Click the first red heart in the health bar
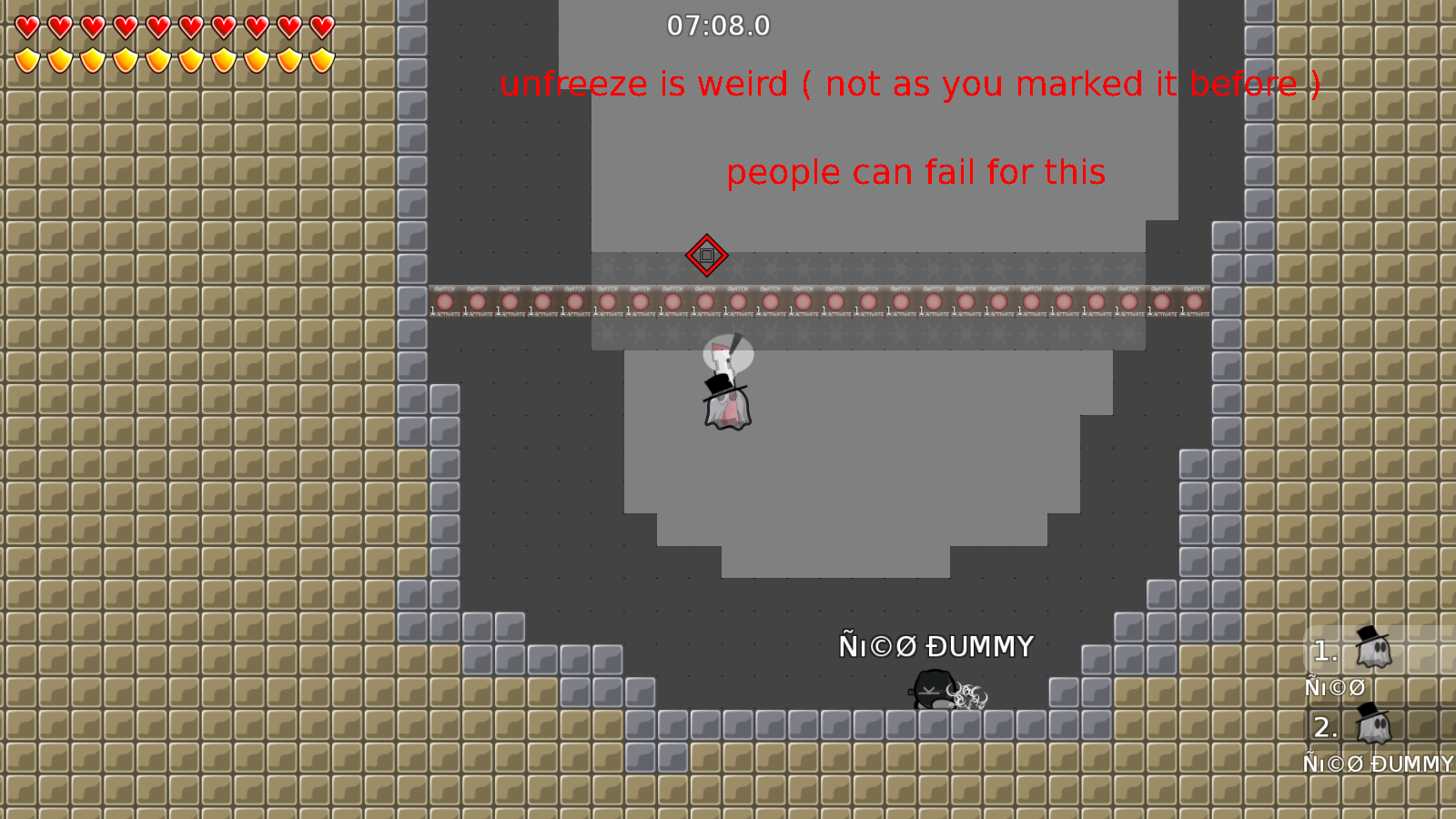1456x819 pixels. pyautogui.click(x=25, y=26)
